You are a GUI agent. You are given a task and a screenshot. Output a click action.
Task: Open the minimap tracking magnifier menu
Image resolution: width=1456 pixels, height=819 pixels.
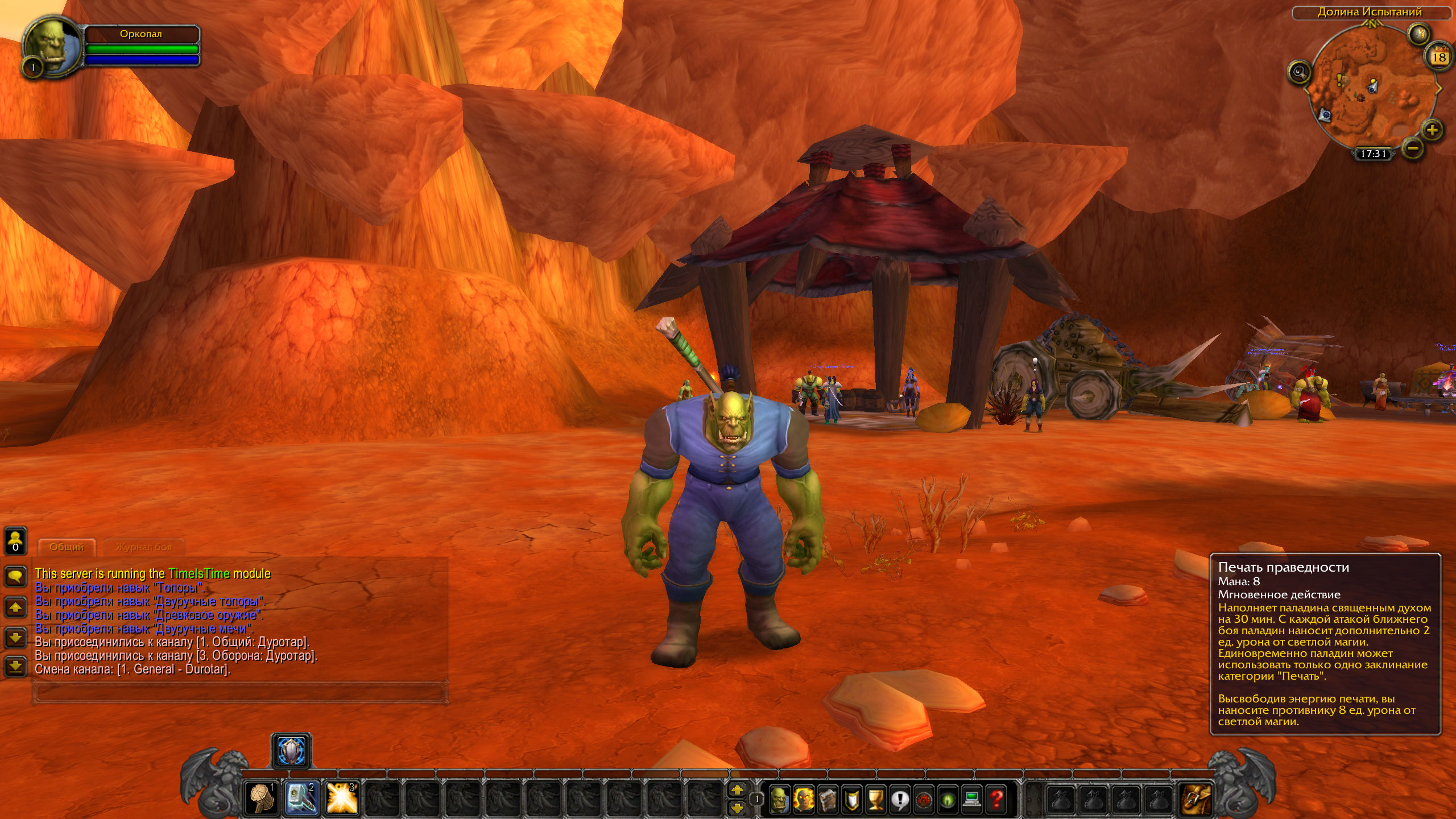point(1299,72)
